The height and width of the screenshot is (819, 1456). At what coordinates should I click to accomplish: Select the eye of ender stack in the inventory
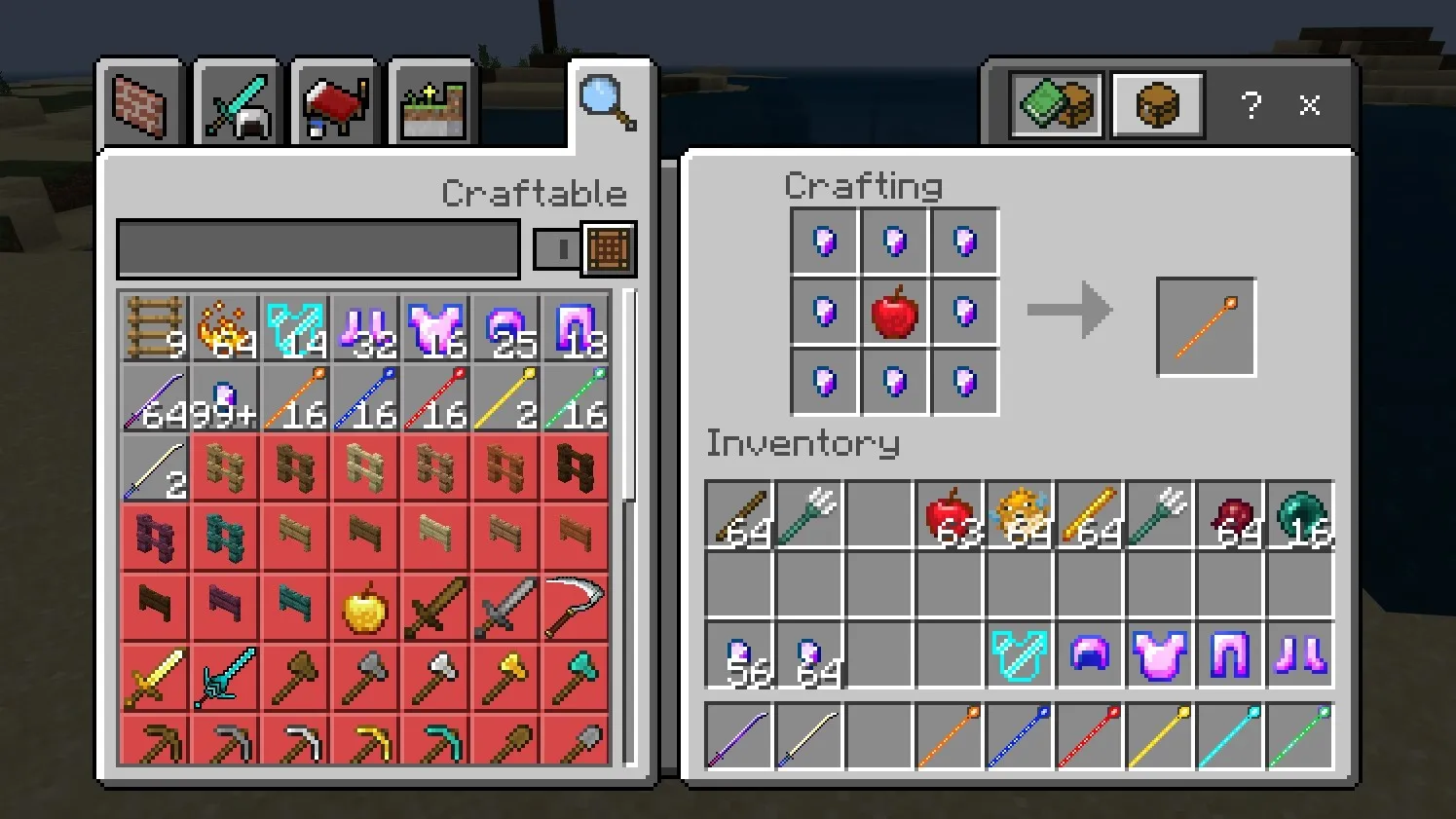coord(1299,516)
